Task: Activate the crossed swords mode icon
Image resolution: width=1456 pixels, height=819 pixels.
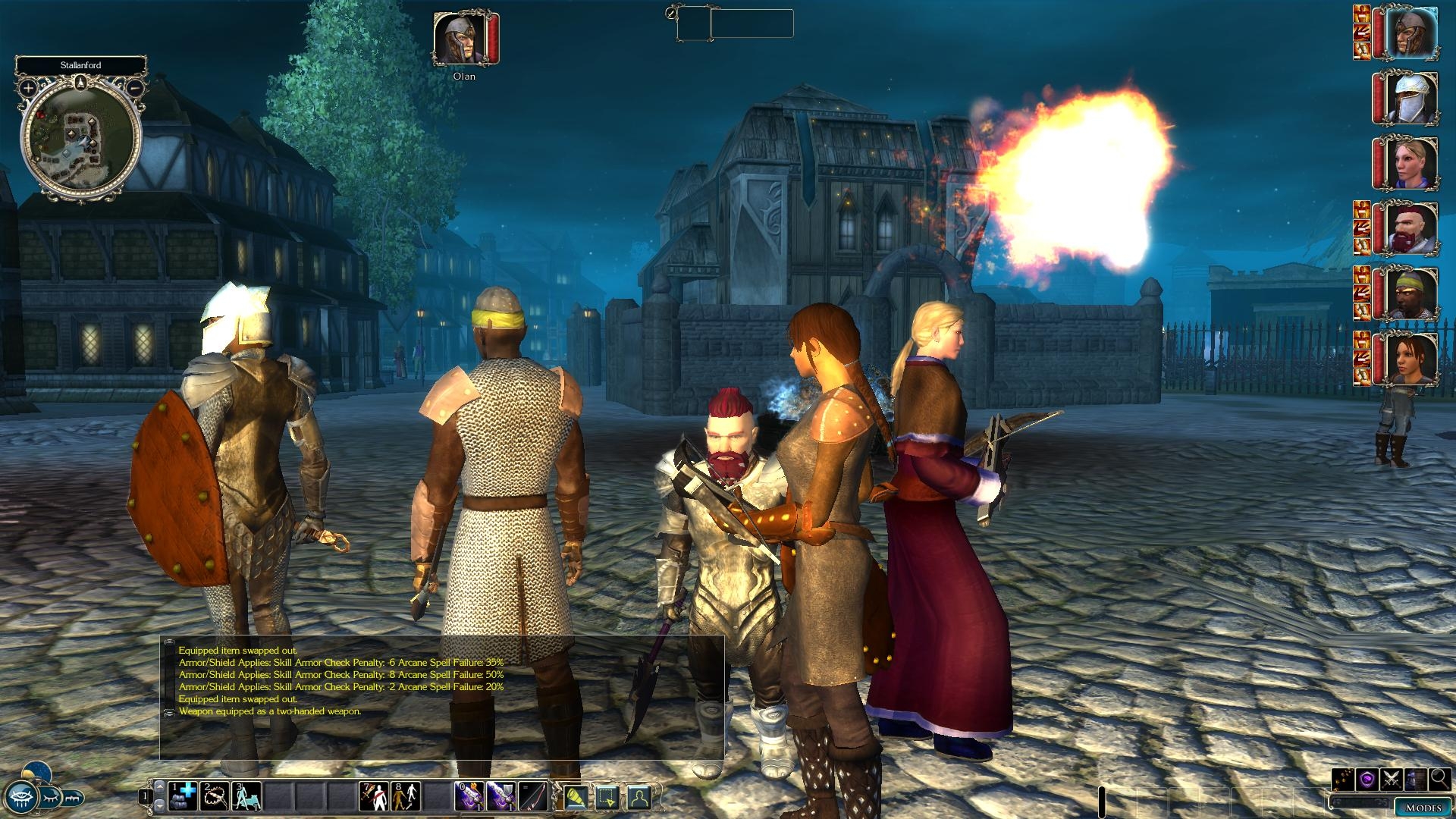Action: coord(1392,780)
